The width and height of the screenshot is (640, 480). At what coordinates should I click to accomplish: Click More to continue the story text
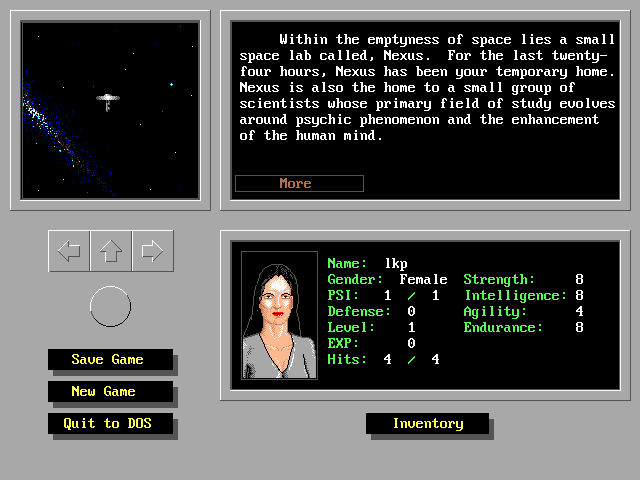(x=299, y=183)
